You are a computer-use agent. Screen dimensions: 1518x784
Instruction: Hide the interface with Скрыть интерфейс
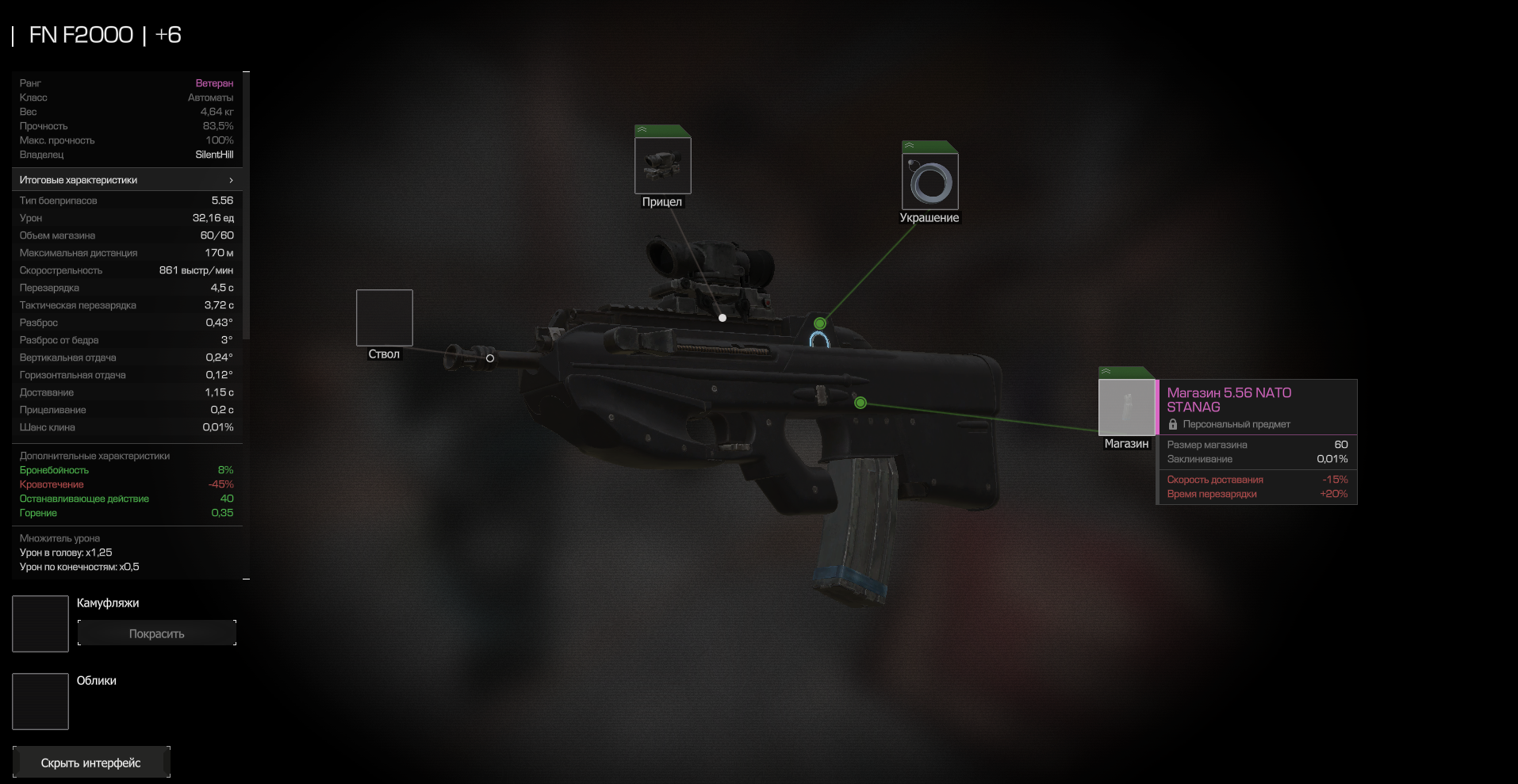(91, 763)
